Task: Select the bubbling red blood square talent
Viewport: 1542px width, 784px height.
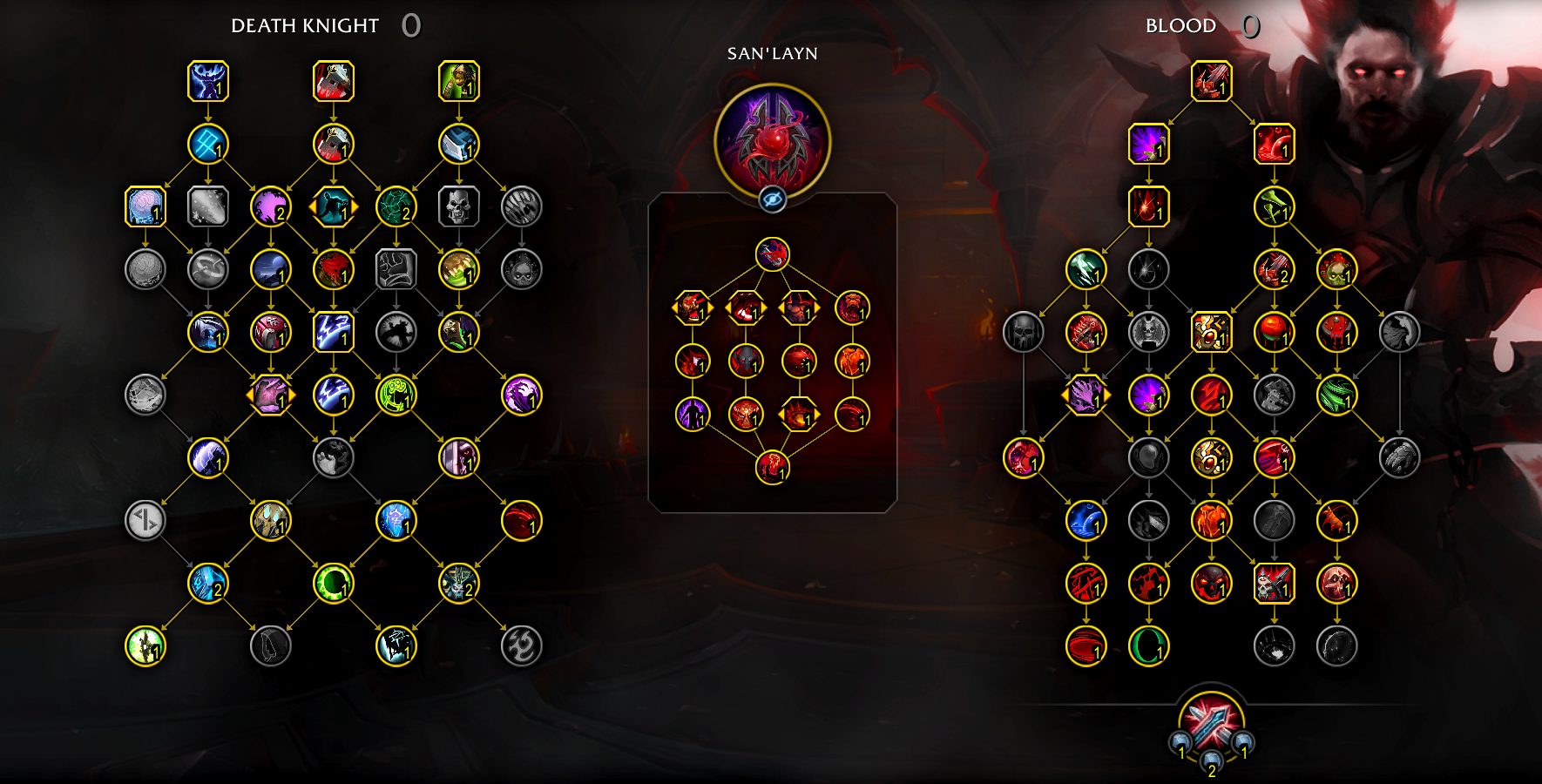Action: click(1275, 144)
